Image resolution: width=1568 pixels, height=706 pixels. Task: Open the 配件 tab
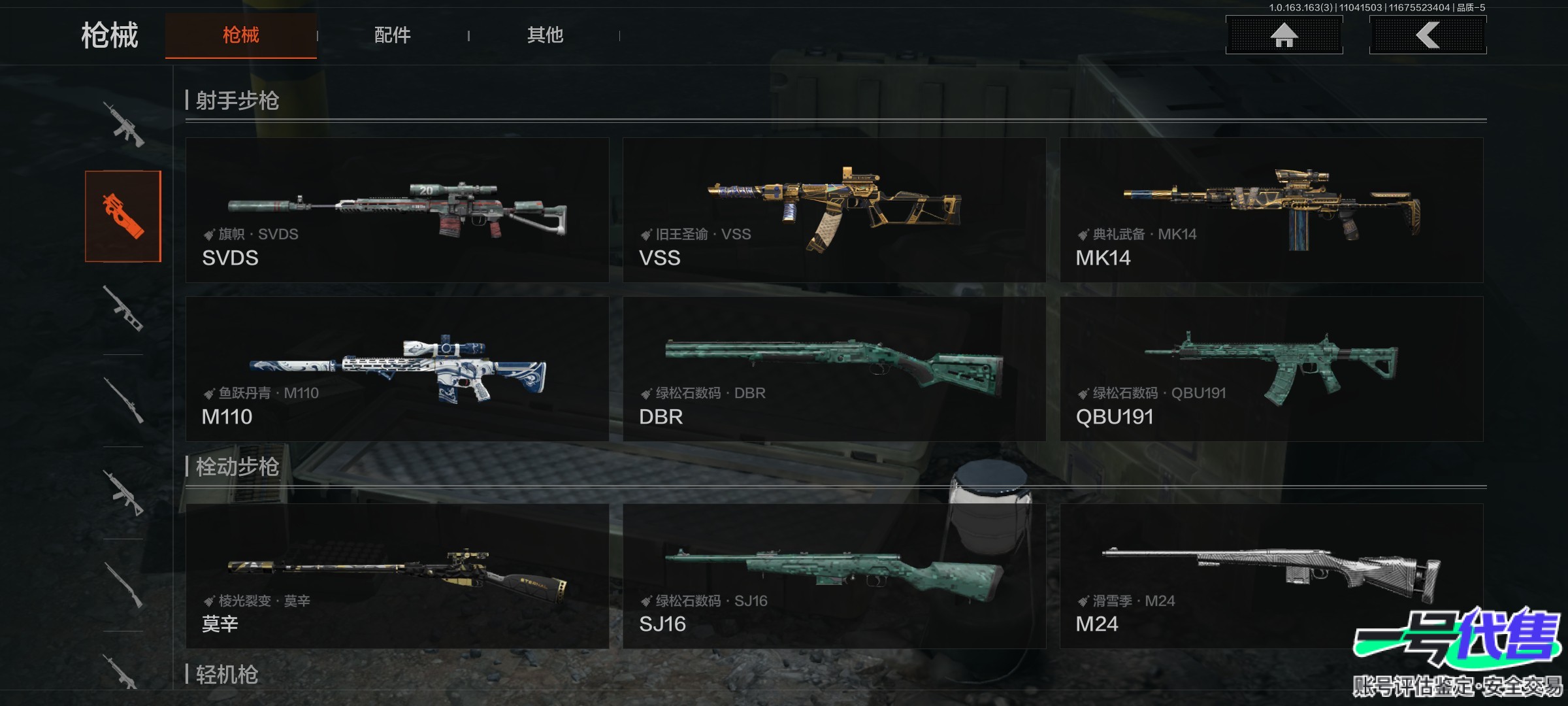[392, 35]
